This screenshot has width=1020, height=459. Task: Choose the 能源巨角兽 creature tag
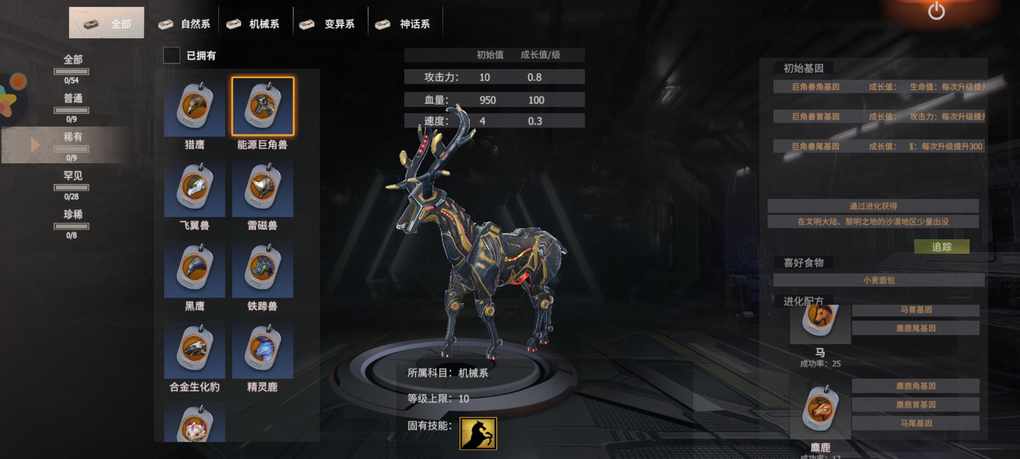click(262, 106)
